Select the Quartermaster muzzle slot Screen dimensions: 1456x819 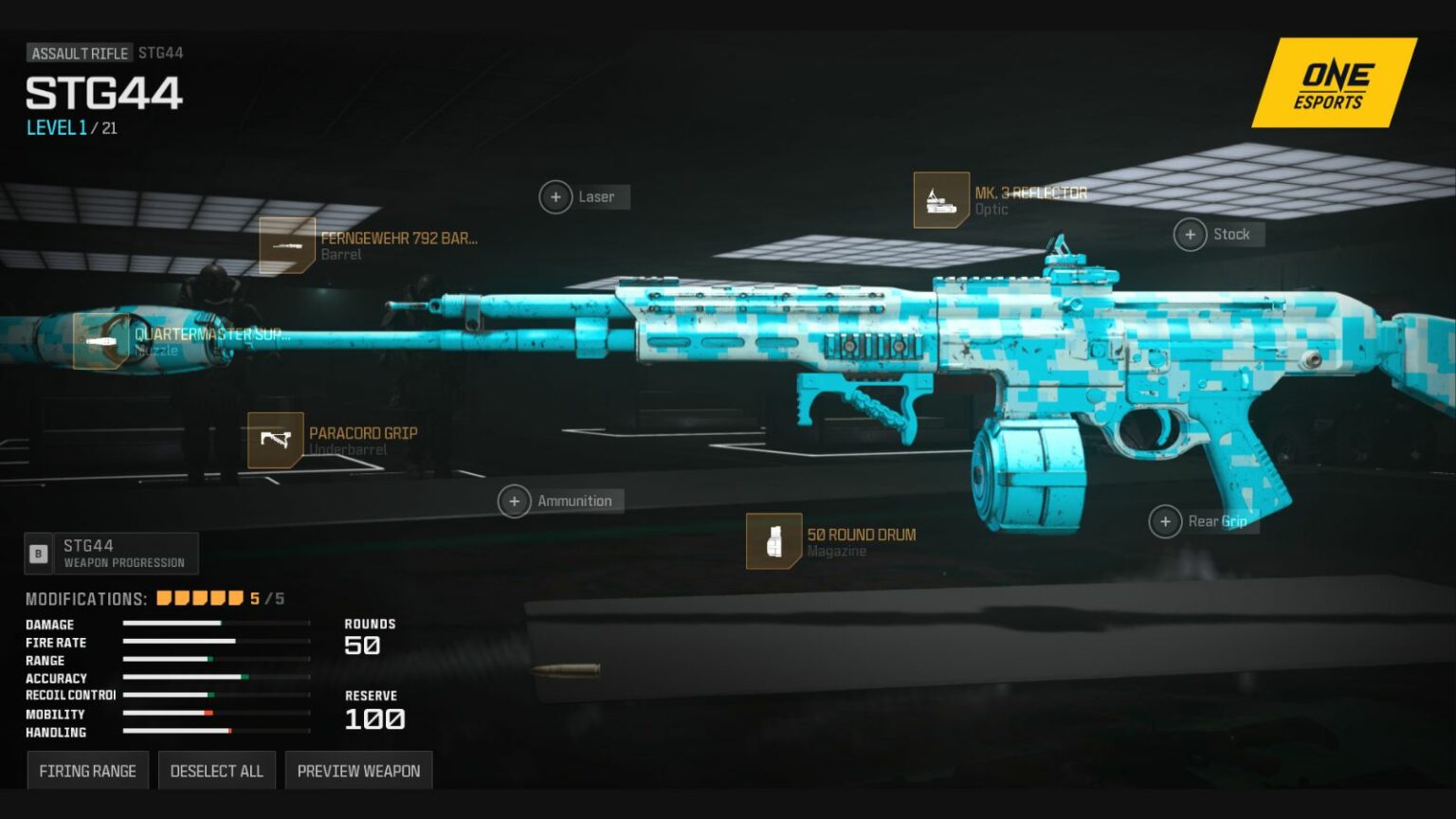click(101, 341)
